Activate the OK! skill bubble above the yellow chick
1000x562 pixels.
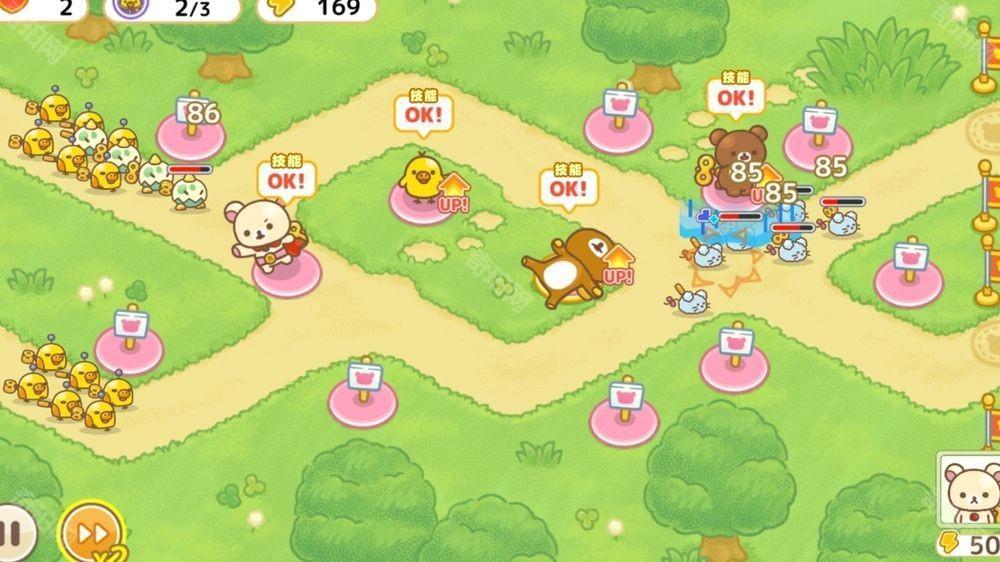point(423,113)
